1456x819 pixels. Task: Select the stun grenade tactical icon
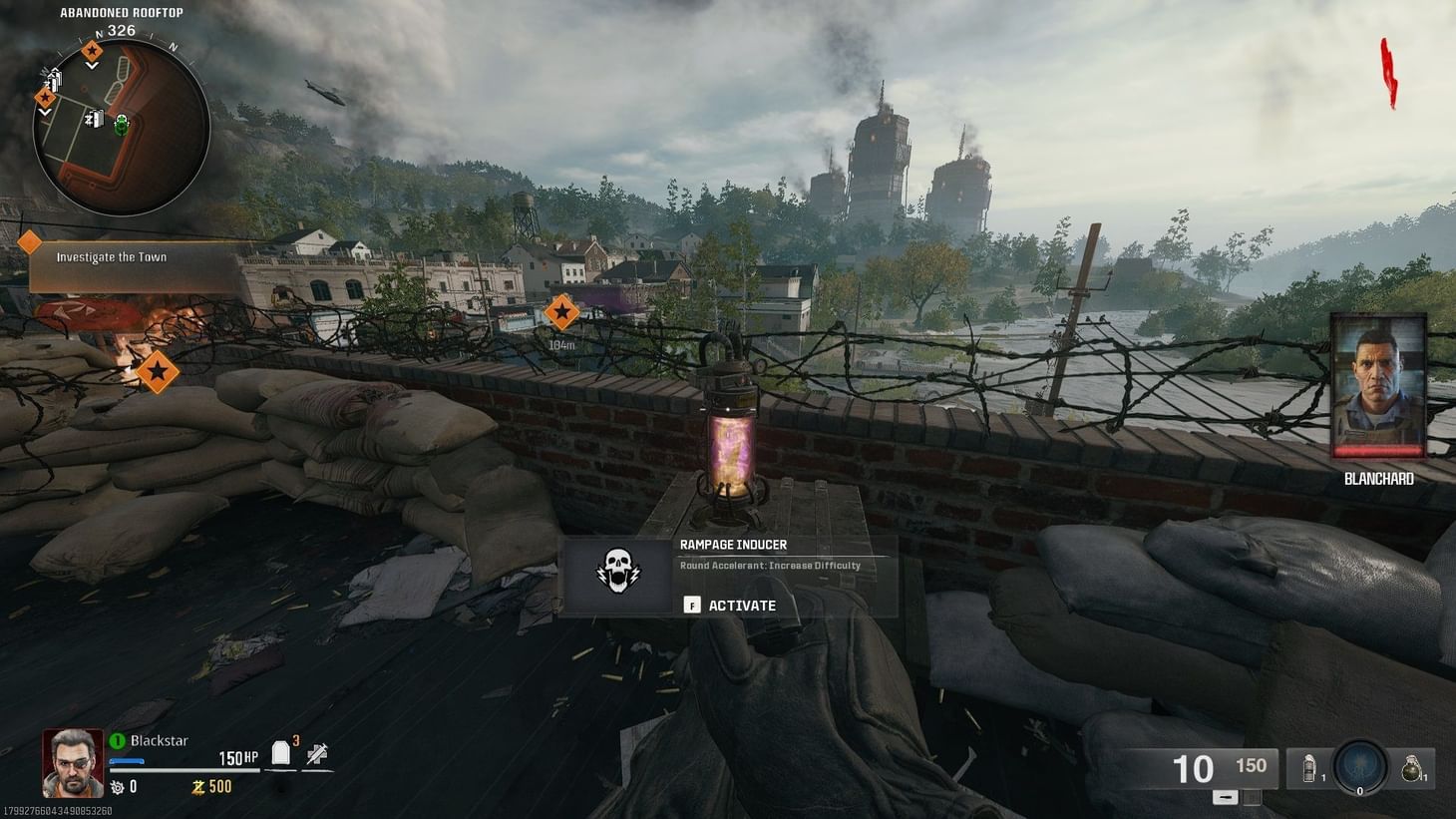[1307, 766]
